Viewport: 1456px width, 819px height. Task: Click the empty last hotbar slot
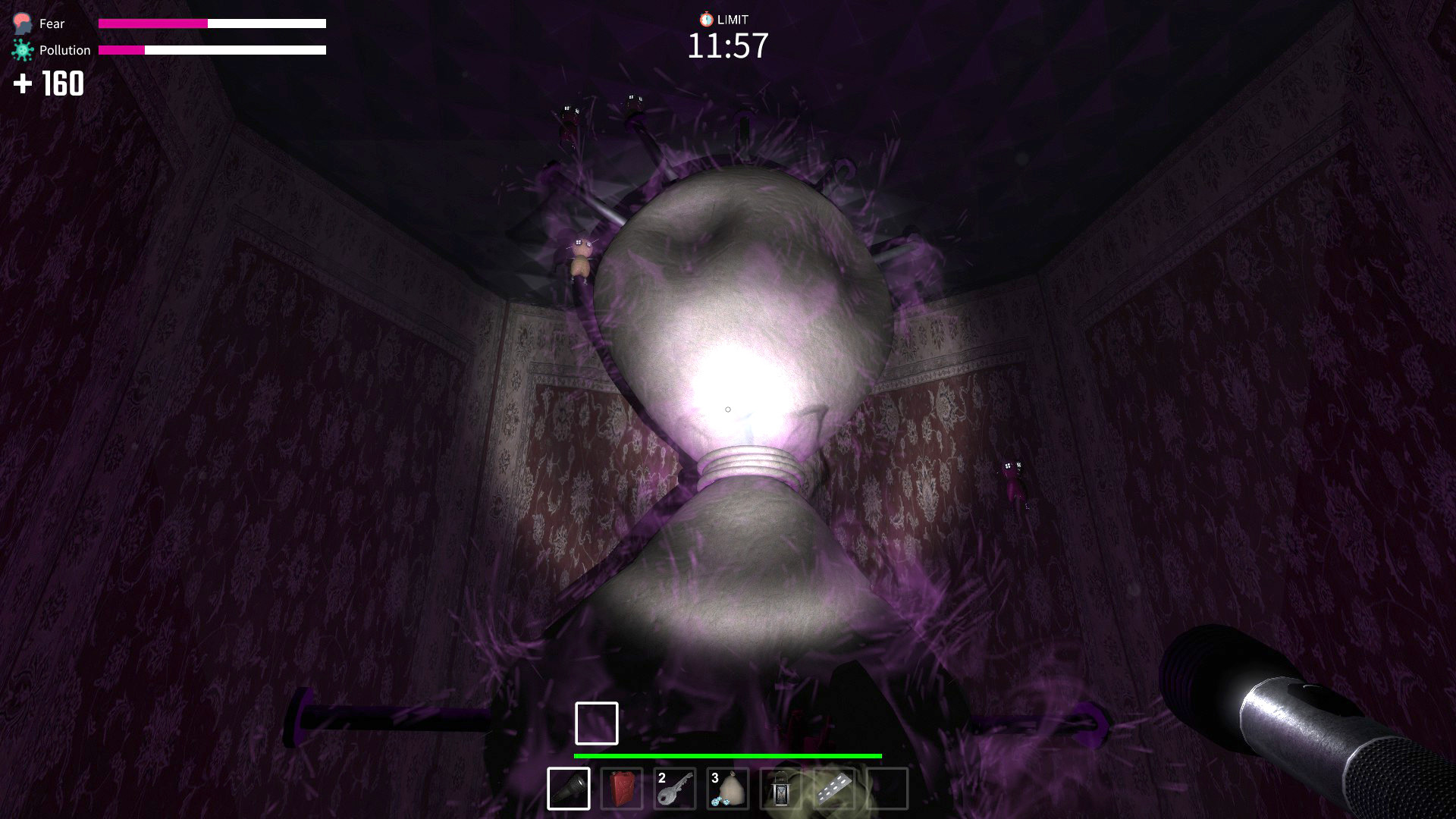click(x=886, y=789)
